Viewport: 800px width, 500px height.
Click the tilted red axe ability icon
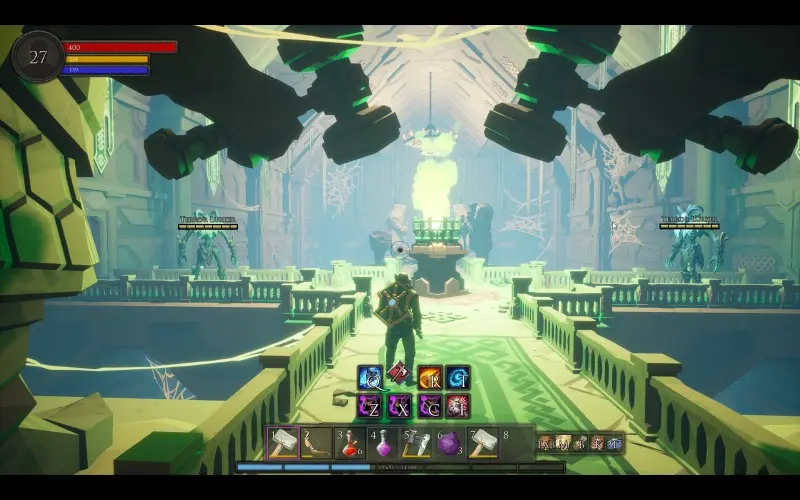click(400, 374)
